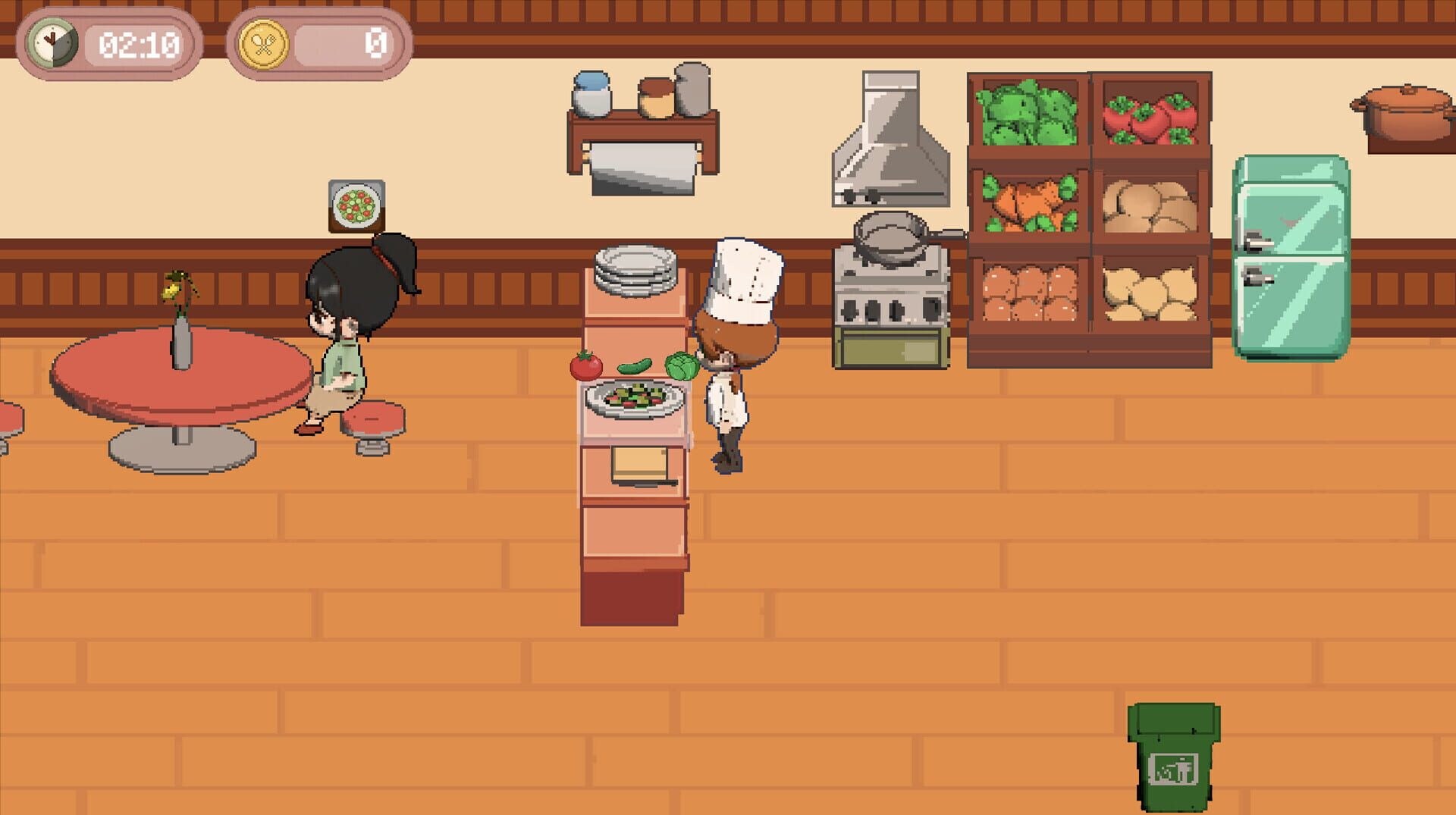
Task: Open the crate of green cabbages
Action: click(x=1025, y=114)
